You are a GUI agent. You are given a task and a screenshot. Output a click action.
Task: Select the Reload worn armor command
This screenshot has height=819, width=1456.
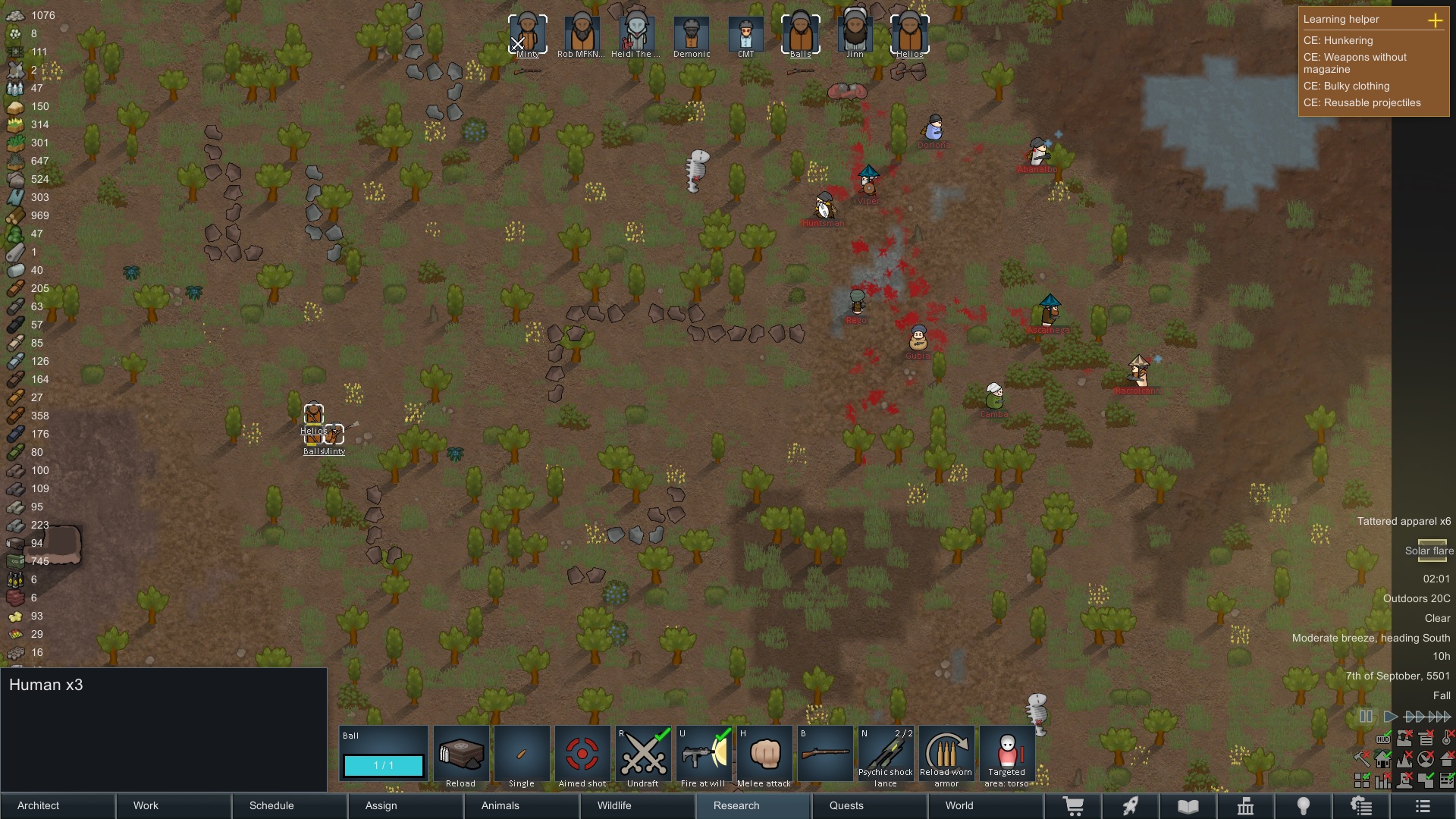pyautogui.click(x=946, y=755)
